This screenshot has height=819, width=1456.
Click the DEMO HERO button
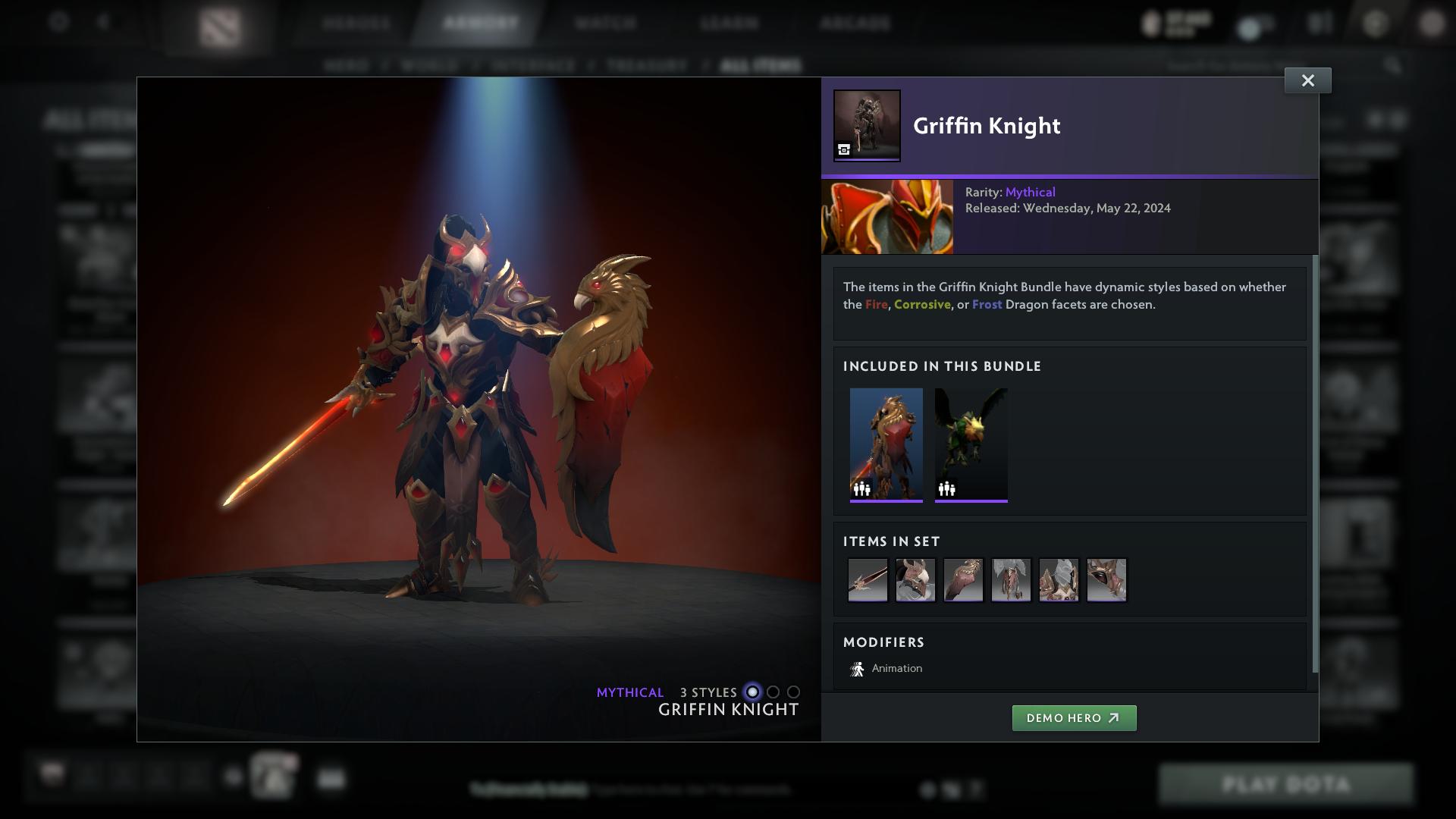[x=1074, y=717]
